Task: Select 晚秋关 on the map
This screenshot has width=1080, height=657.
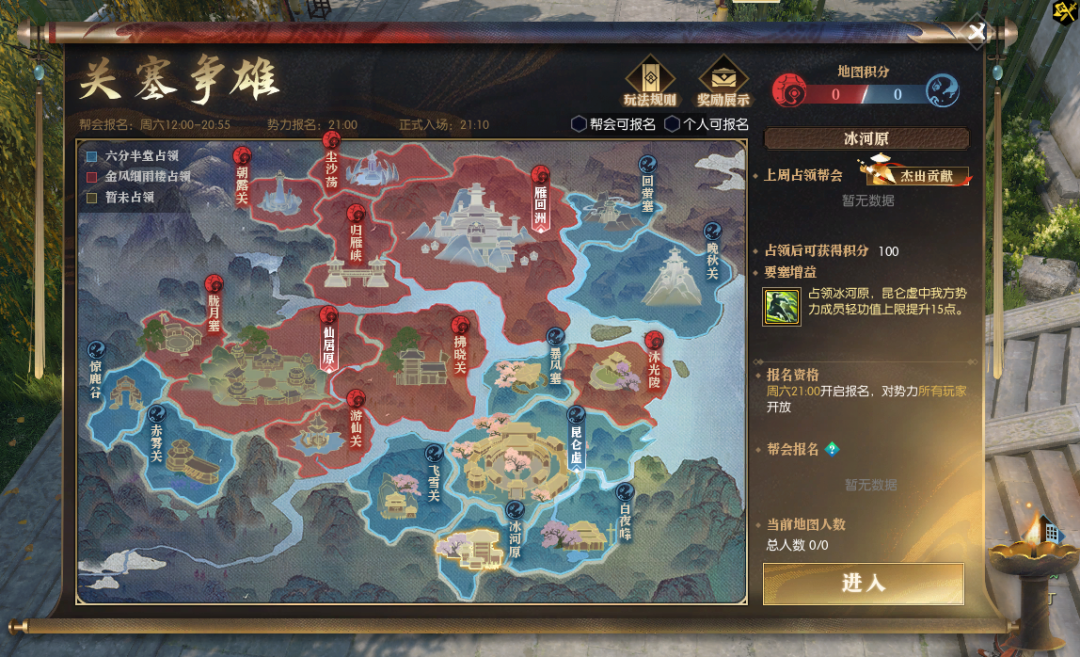Action: point(713,252)
